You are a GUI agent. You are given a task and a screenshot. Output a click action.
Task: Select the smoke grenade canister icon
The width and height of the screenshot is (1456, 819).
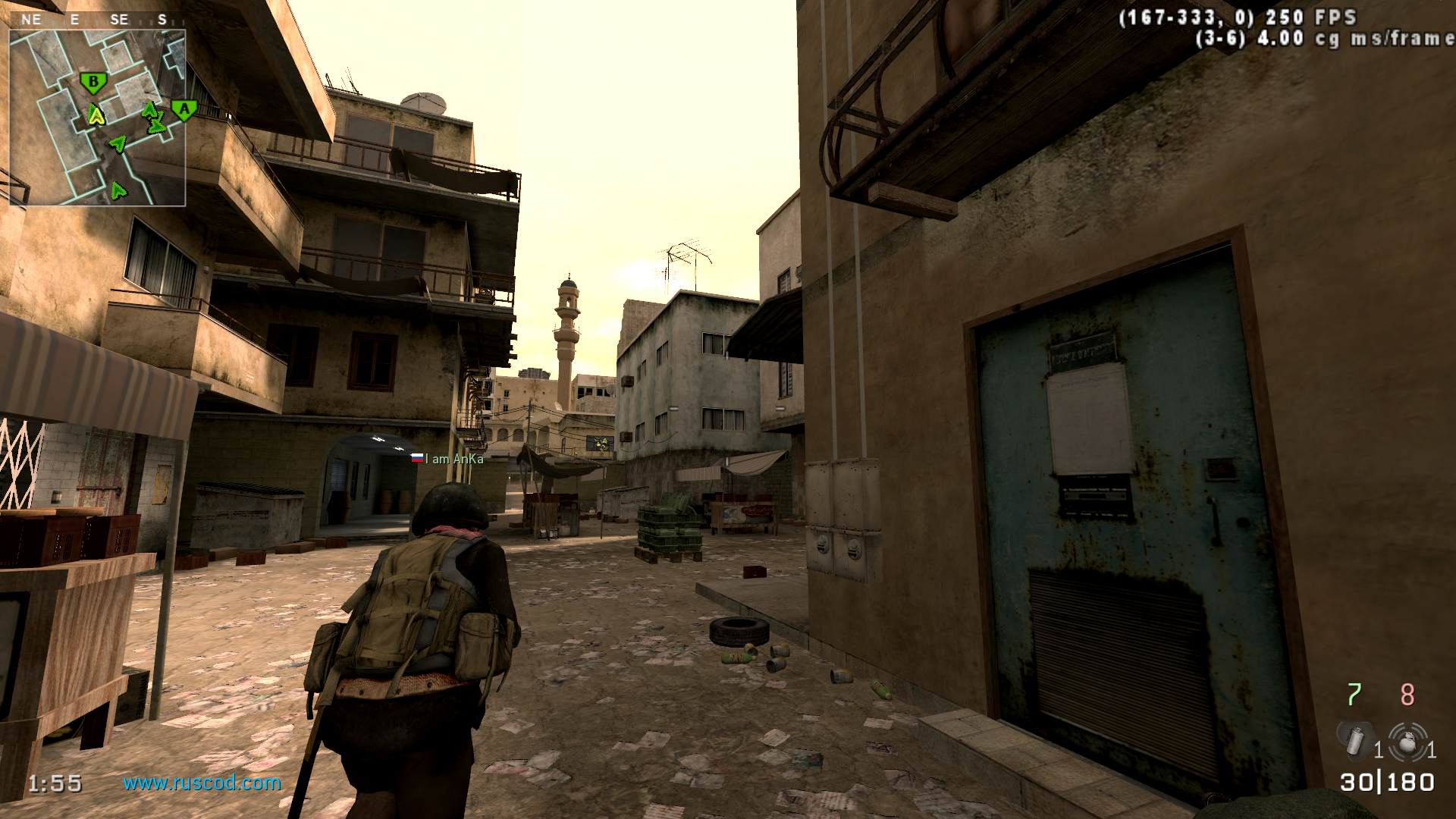[x=1355, y=739]
